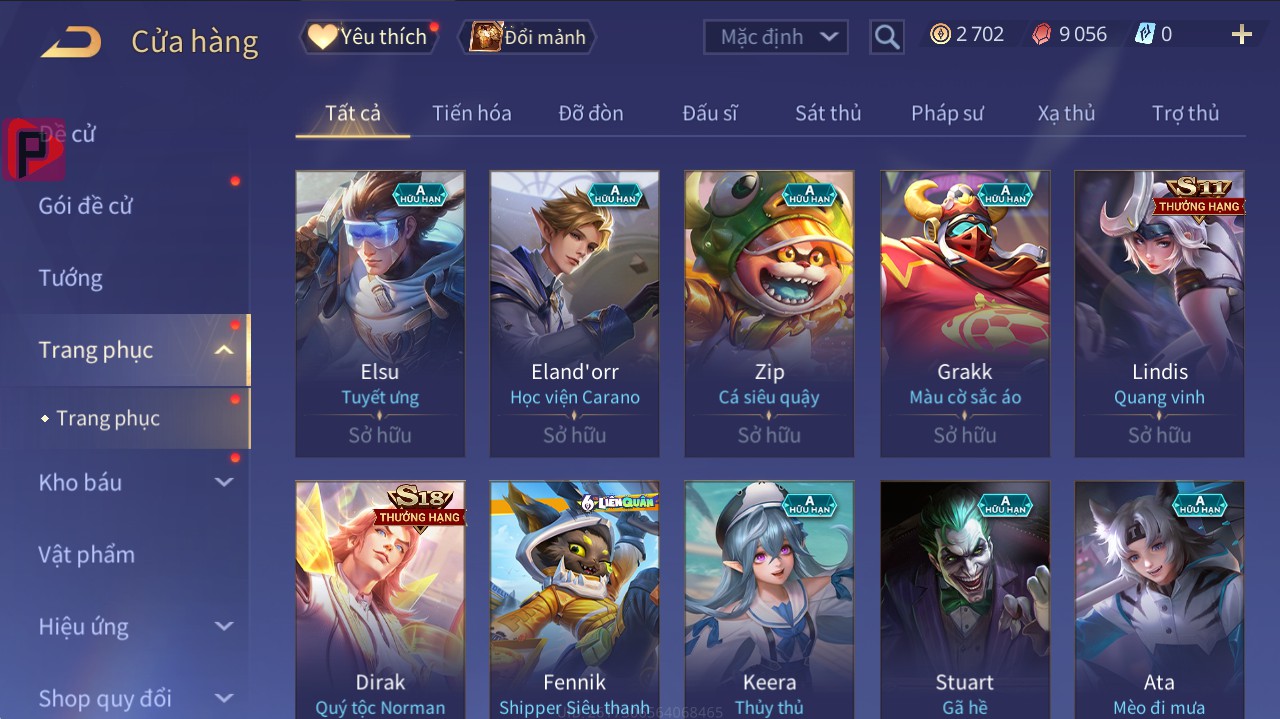Select the Pháp sư category tab
The width and height of the screenshot is (1280, 719).
coord(946,113)
